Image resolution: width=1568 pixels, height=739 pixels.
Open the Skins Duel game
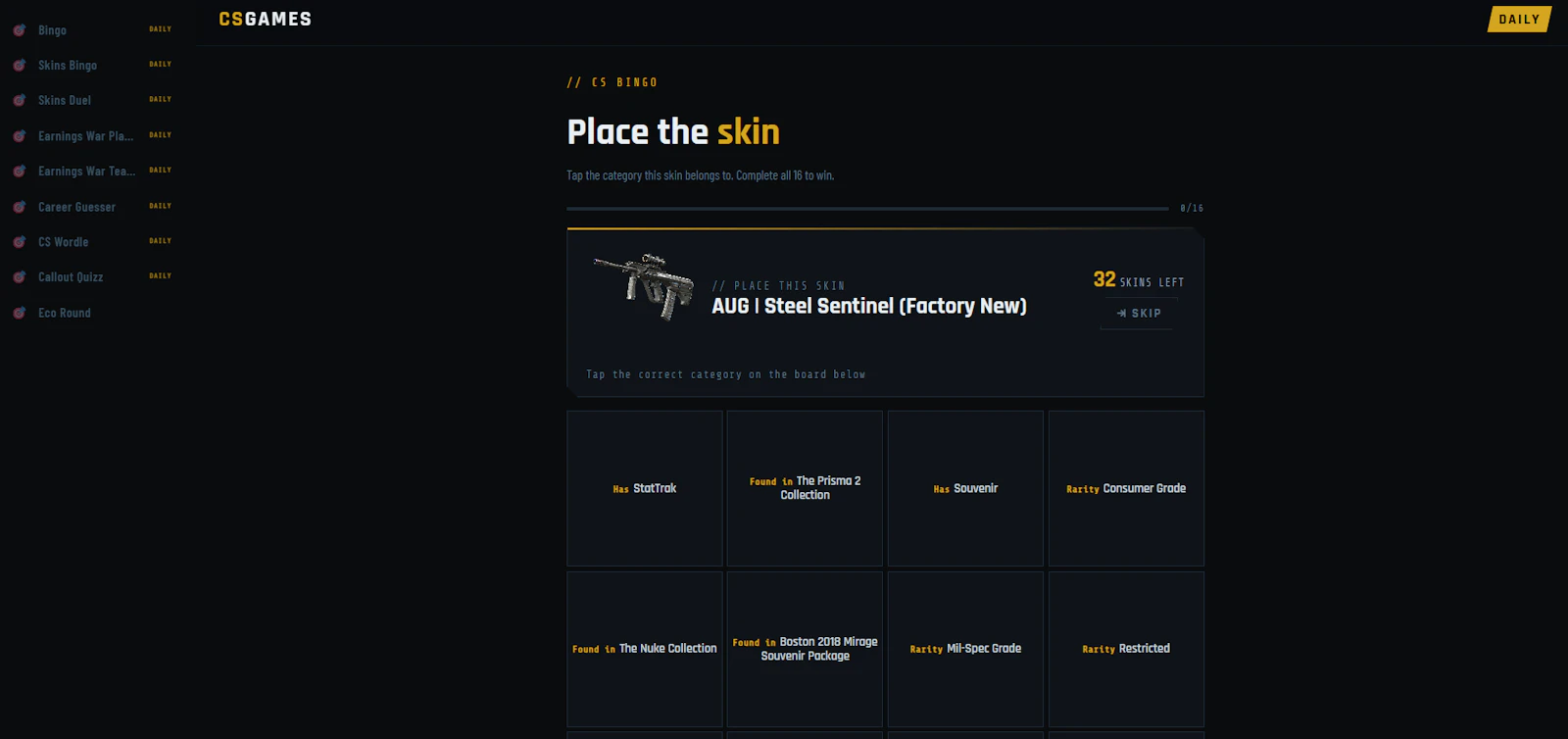click(x=65, y=100)
